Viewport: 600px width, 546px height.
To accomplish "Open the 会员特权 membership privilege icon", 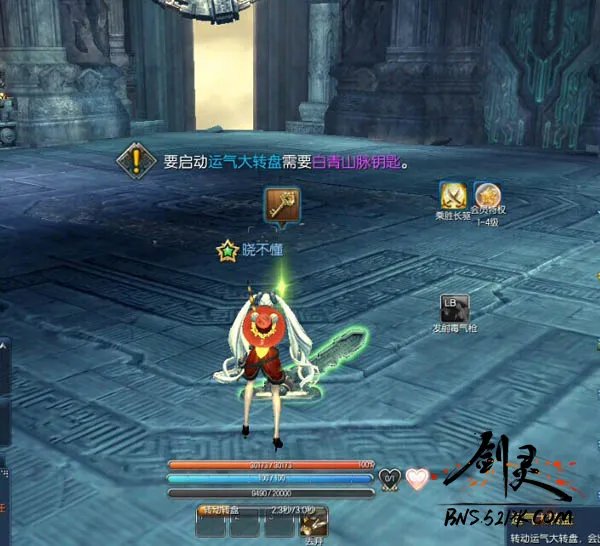I will pos(487,195).
